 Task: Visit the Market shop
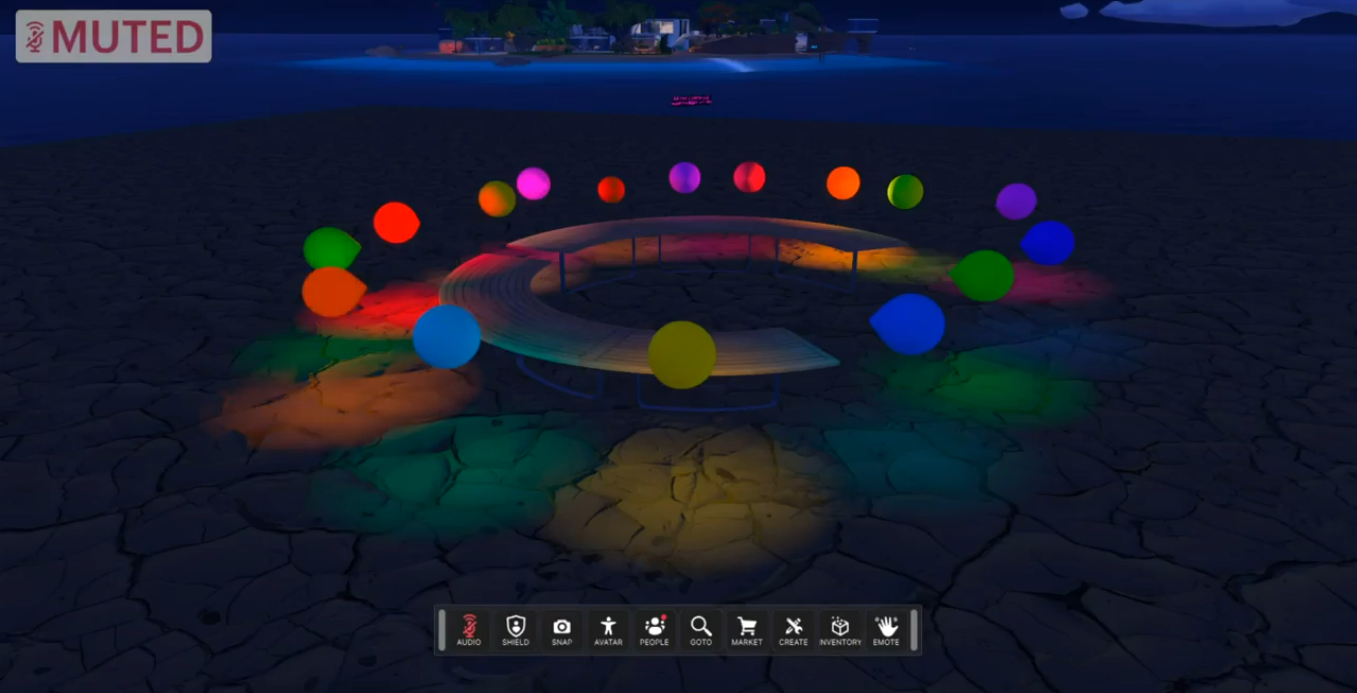pos(747,630)
